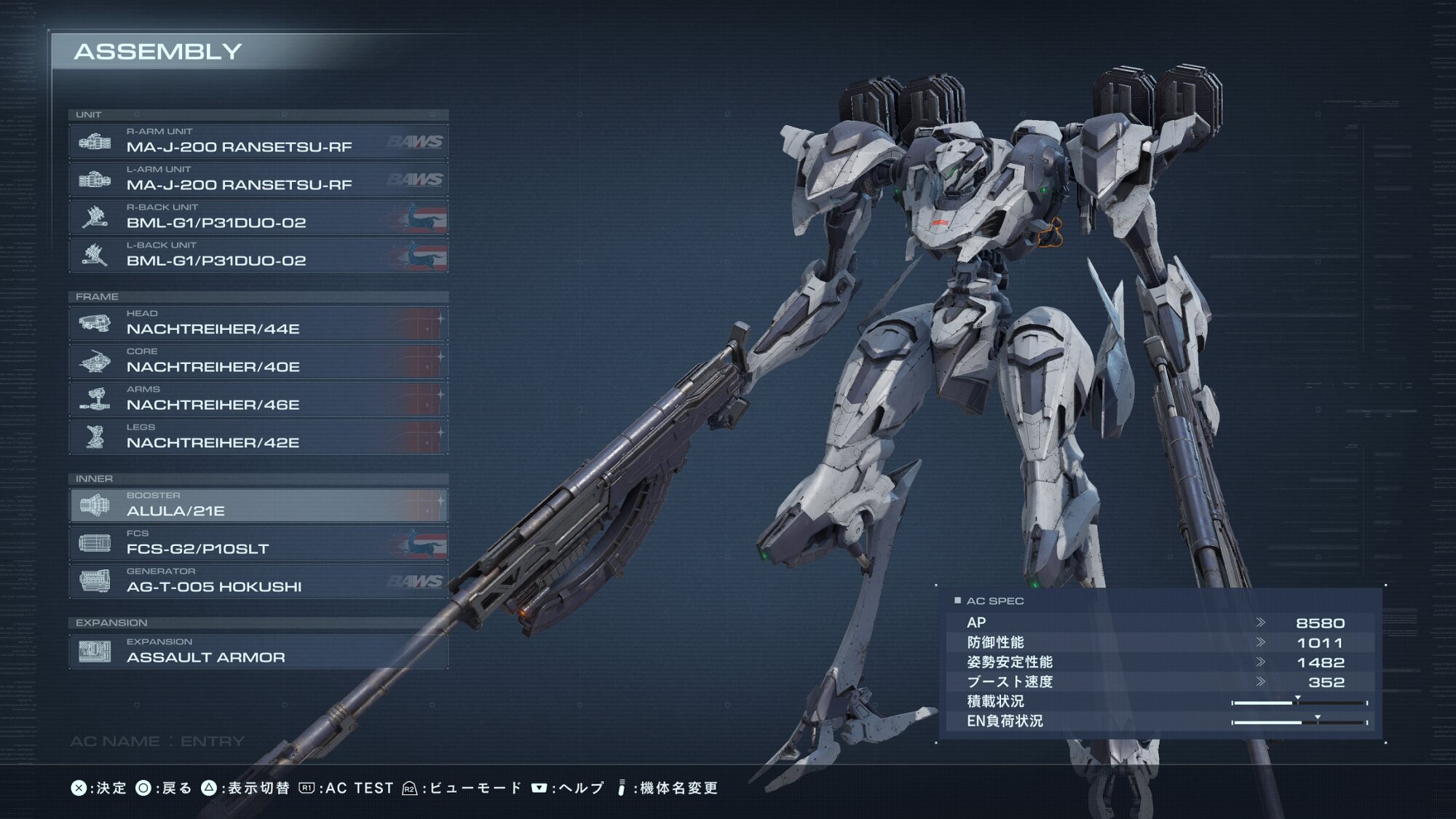Select the LEGS Nachtreiher/42E part
Viewport: 1456px width, 819px height.
tap(258, 438)
